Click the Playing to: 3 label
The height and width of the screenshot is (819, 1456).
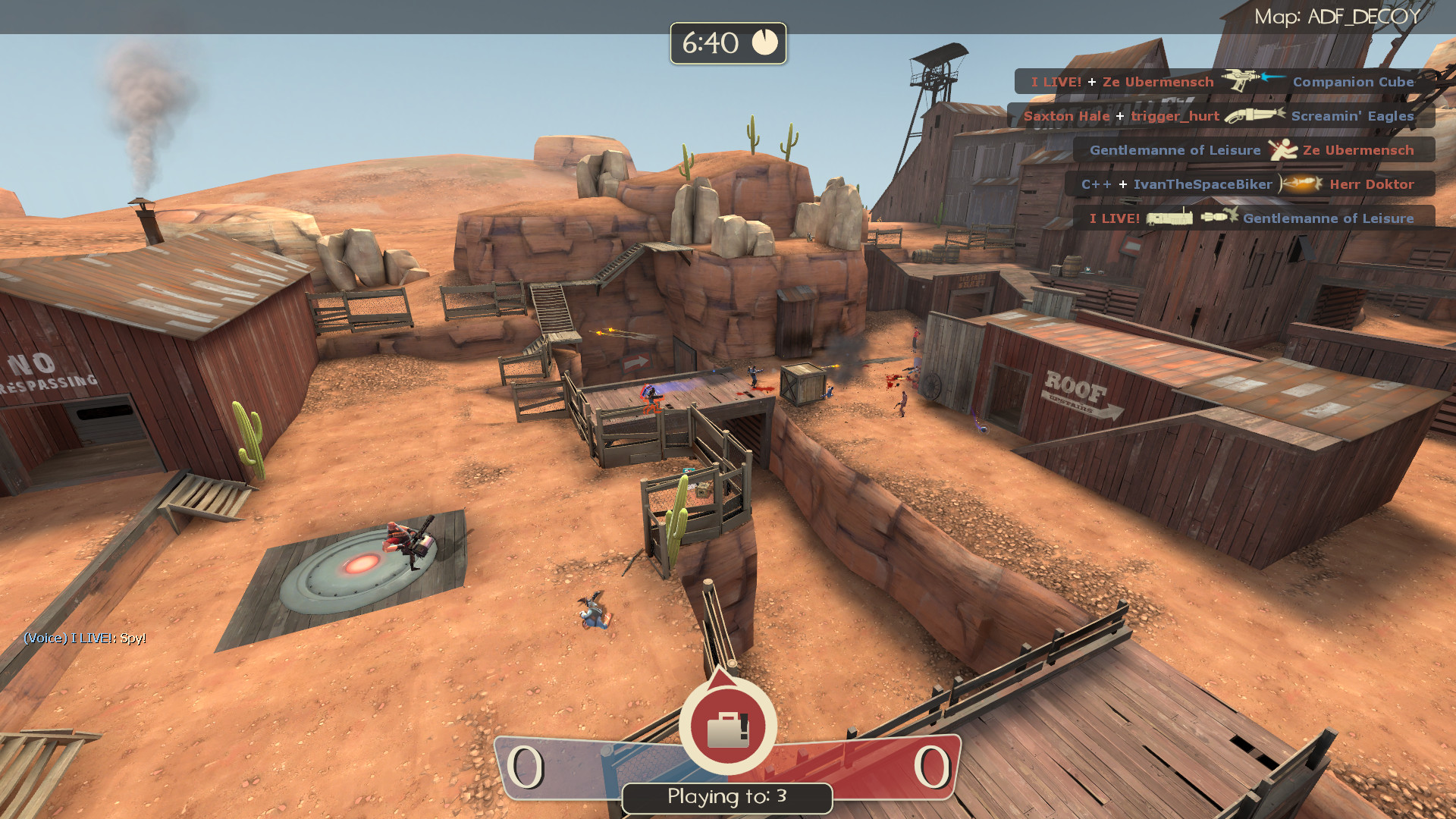pyautogui.click(x=726, y=797)
